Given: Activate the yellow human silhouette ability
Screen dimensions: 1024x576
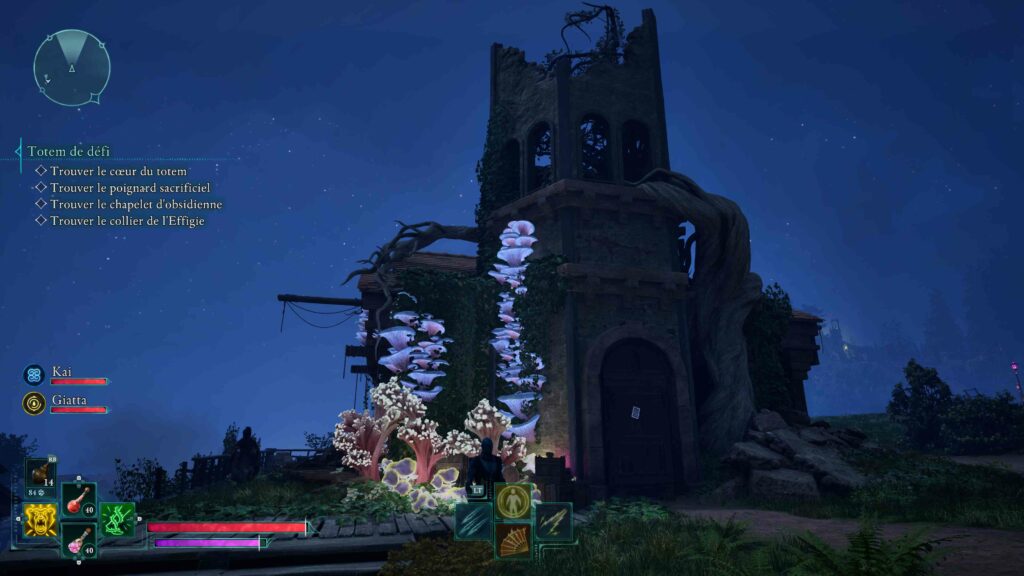Looking at the screenshot, I should point(513,501).
